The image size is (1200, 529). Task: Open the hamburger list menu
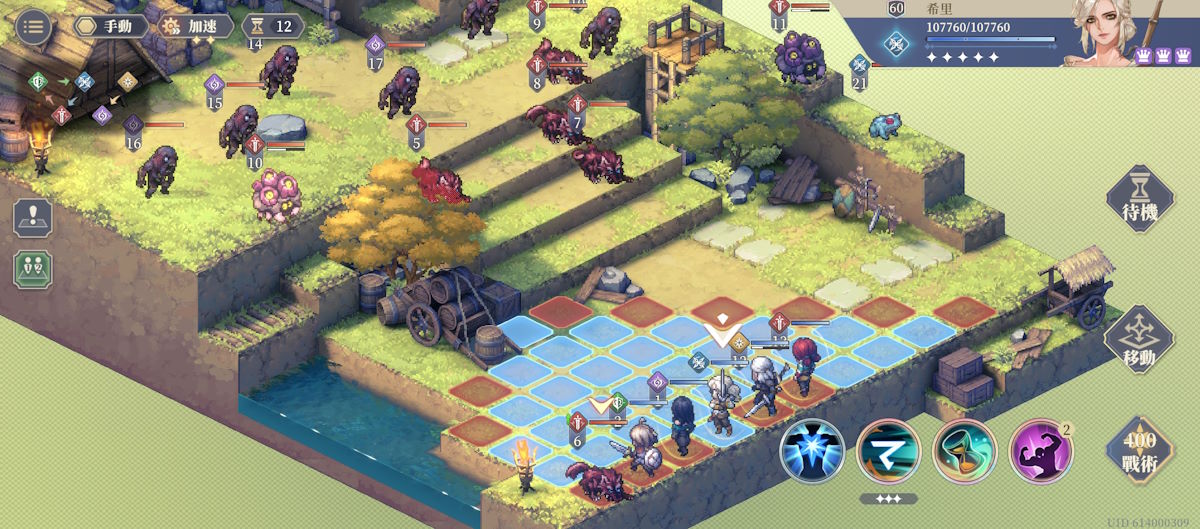tap(34, 26)
